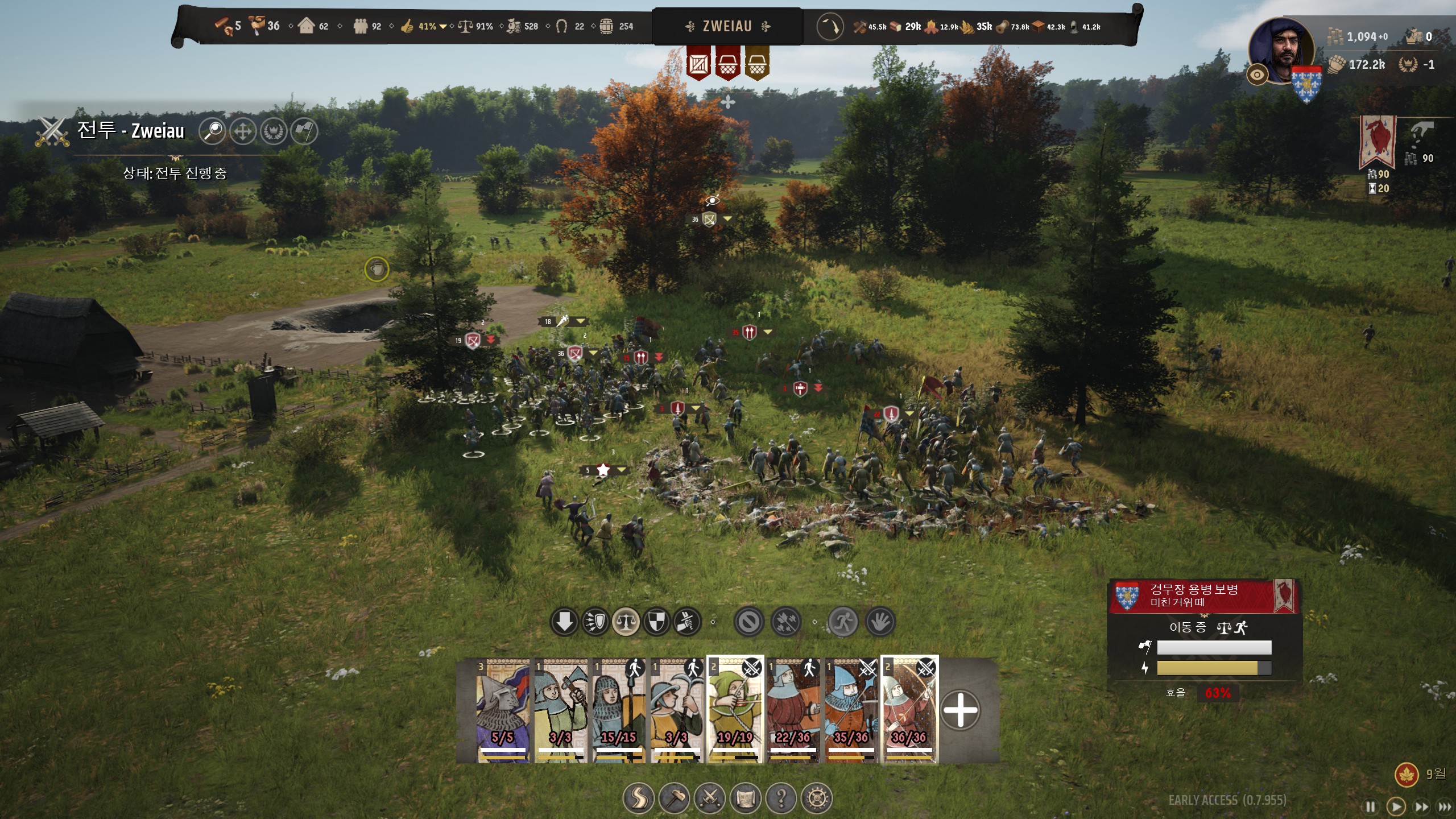Image resolution: width=1456 pixels, height=819 pixels.
Task: Open the construction hammer menu
Action: coord(674,799)
